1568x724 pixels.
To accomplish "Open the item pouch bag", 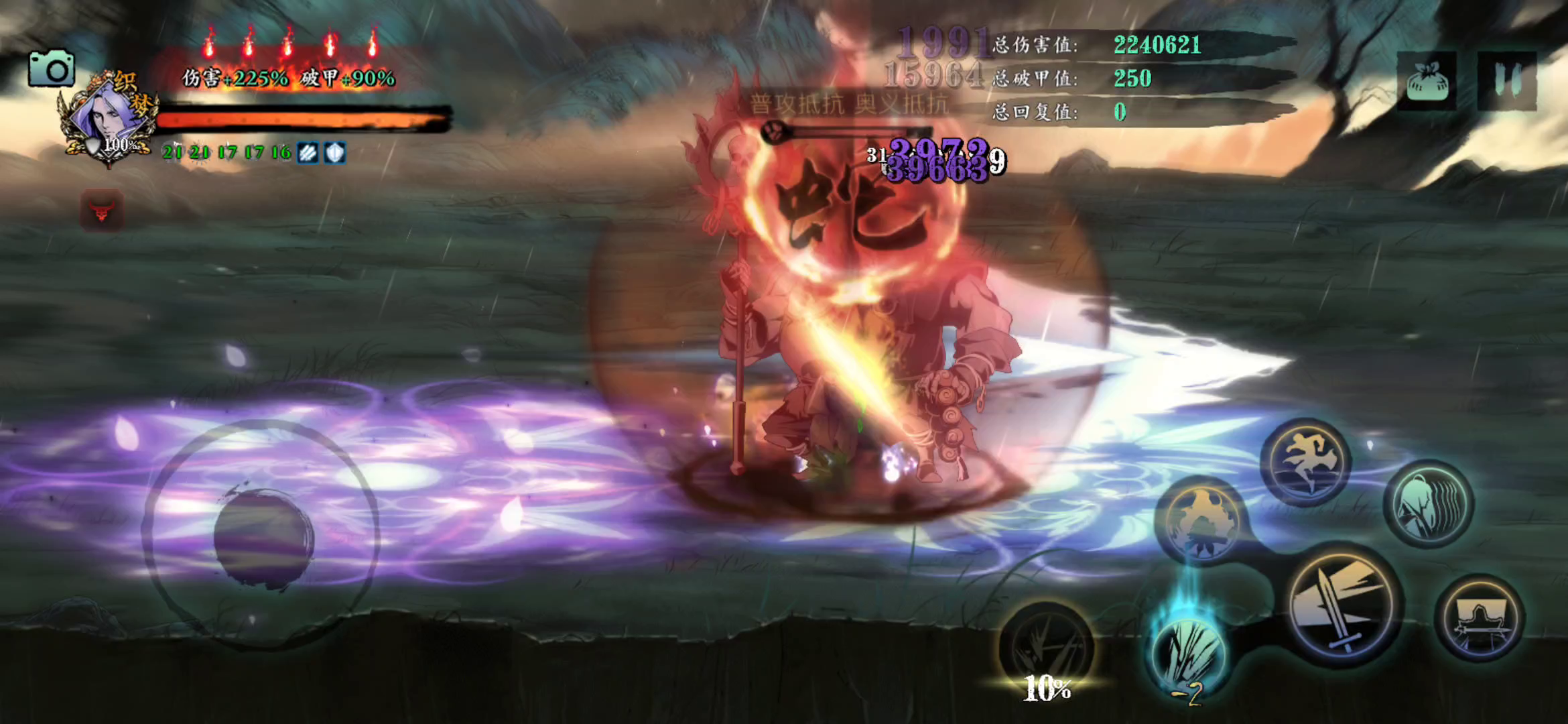I will (x=1427, y=82).
